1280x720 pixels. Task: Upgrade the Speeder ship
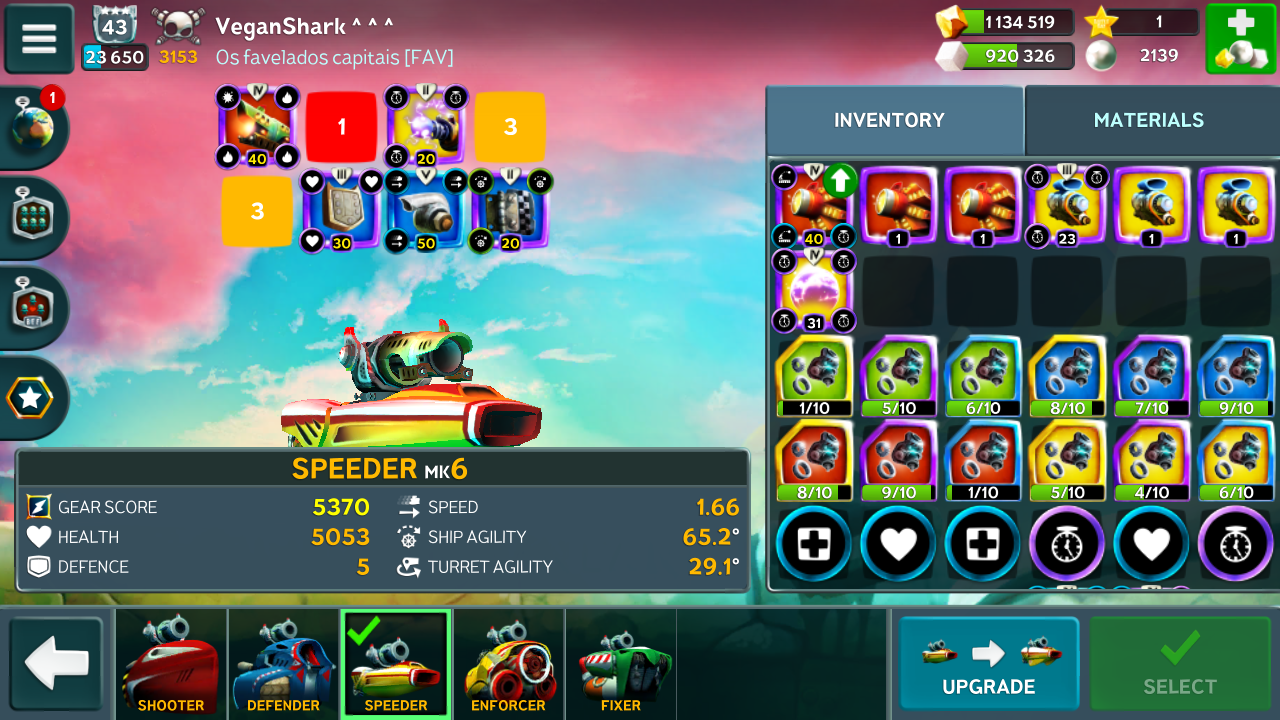[x=988, y=663]
